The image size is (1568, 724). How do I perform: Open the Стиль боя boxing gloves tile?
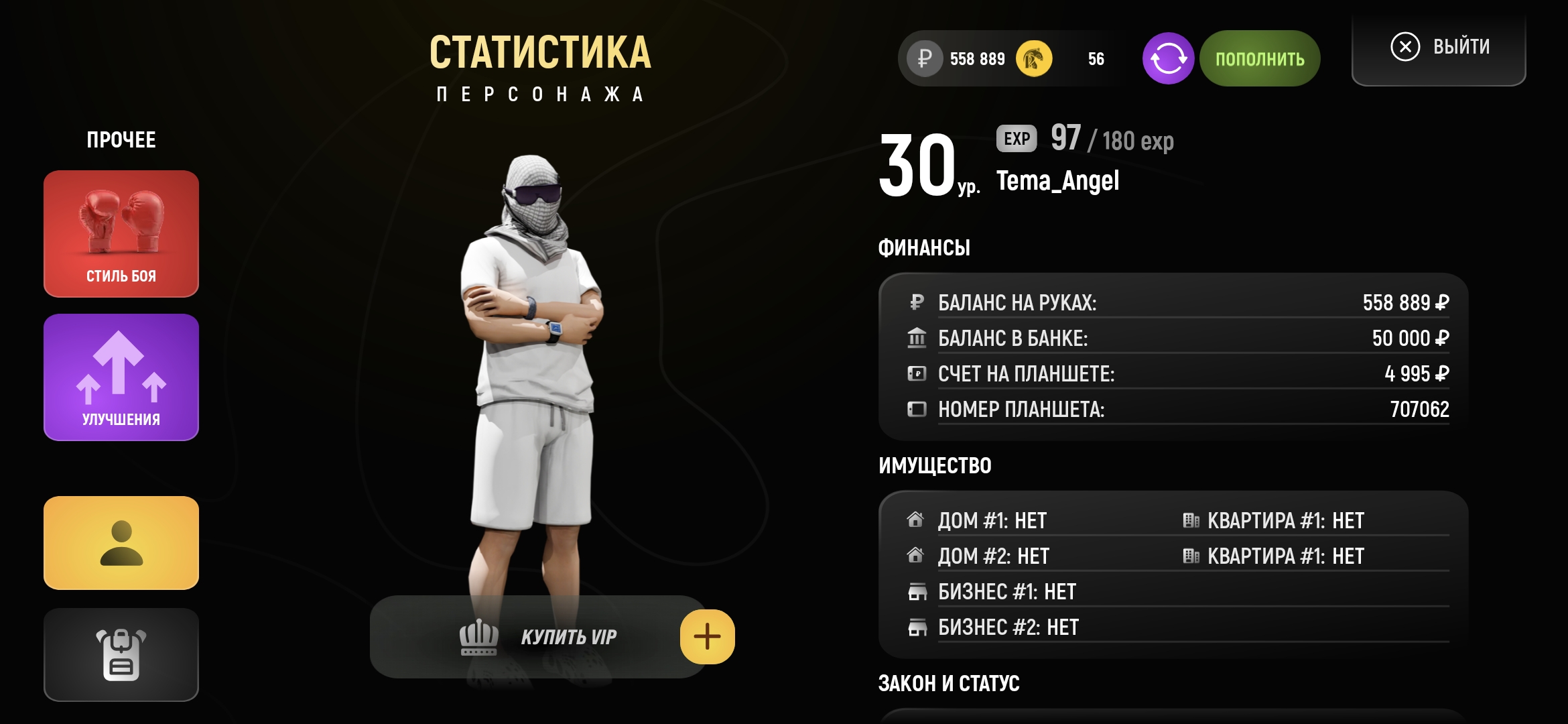[121, 233]
